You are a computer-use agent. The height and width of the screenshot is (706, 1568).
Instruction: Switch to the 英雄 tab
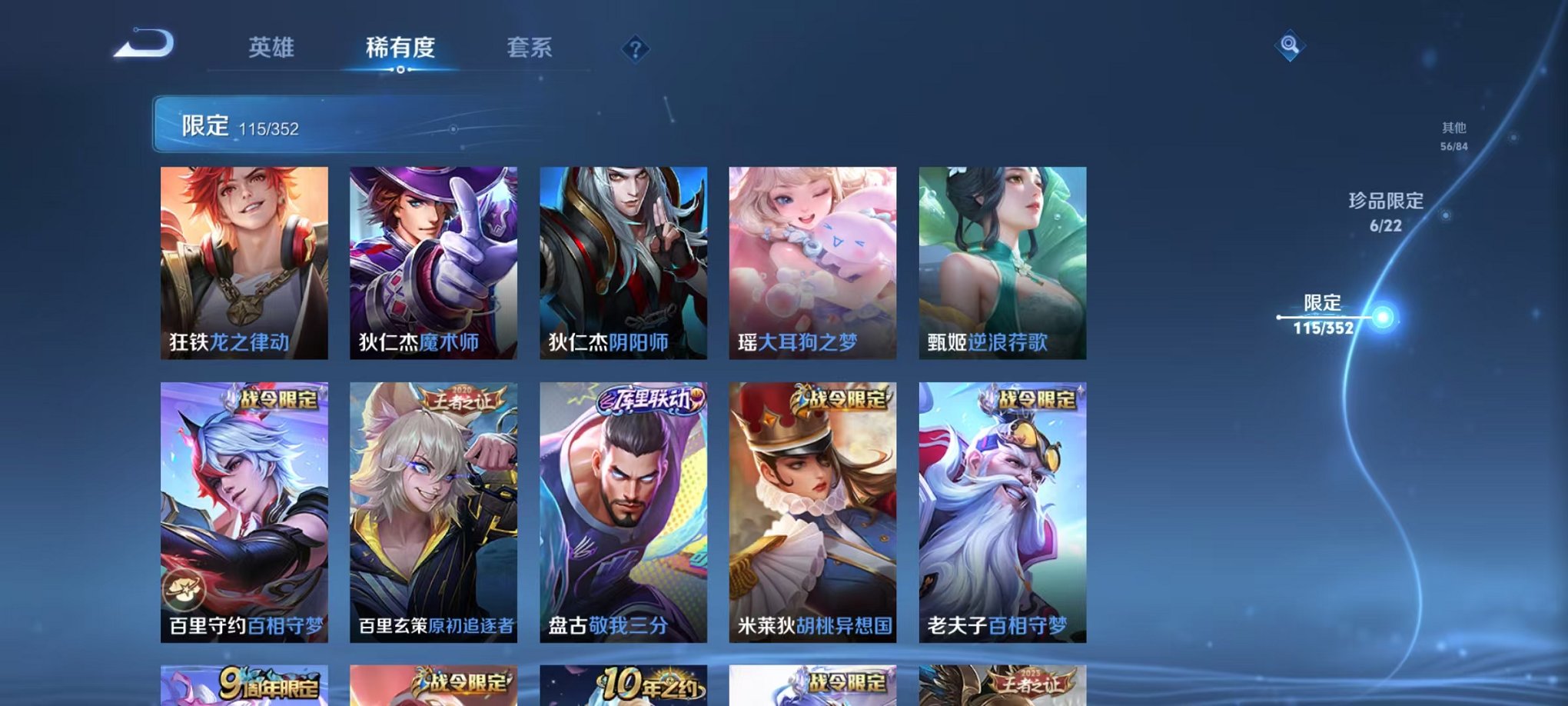273,48
